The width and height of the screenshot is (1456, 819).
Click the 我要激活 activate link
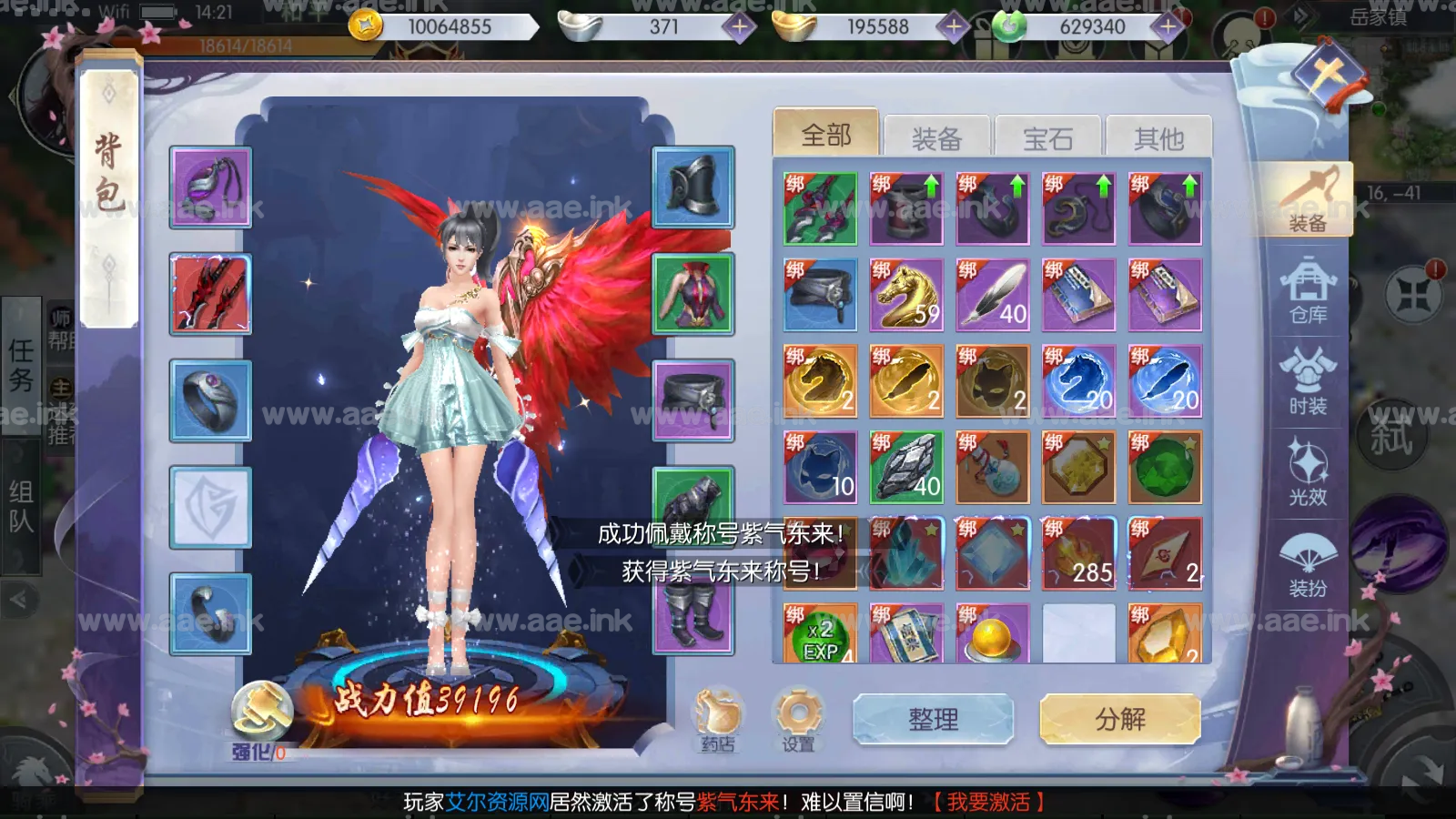tap(987, 802)
